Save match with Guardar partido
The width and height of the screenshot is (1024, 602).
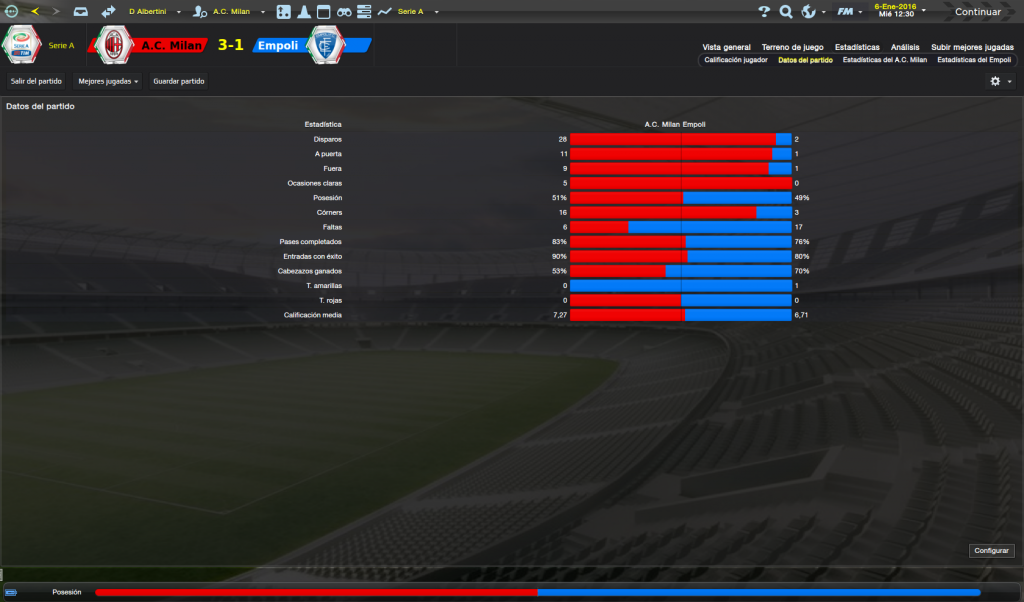coord(179,80)
